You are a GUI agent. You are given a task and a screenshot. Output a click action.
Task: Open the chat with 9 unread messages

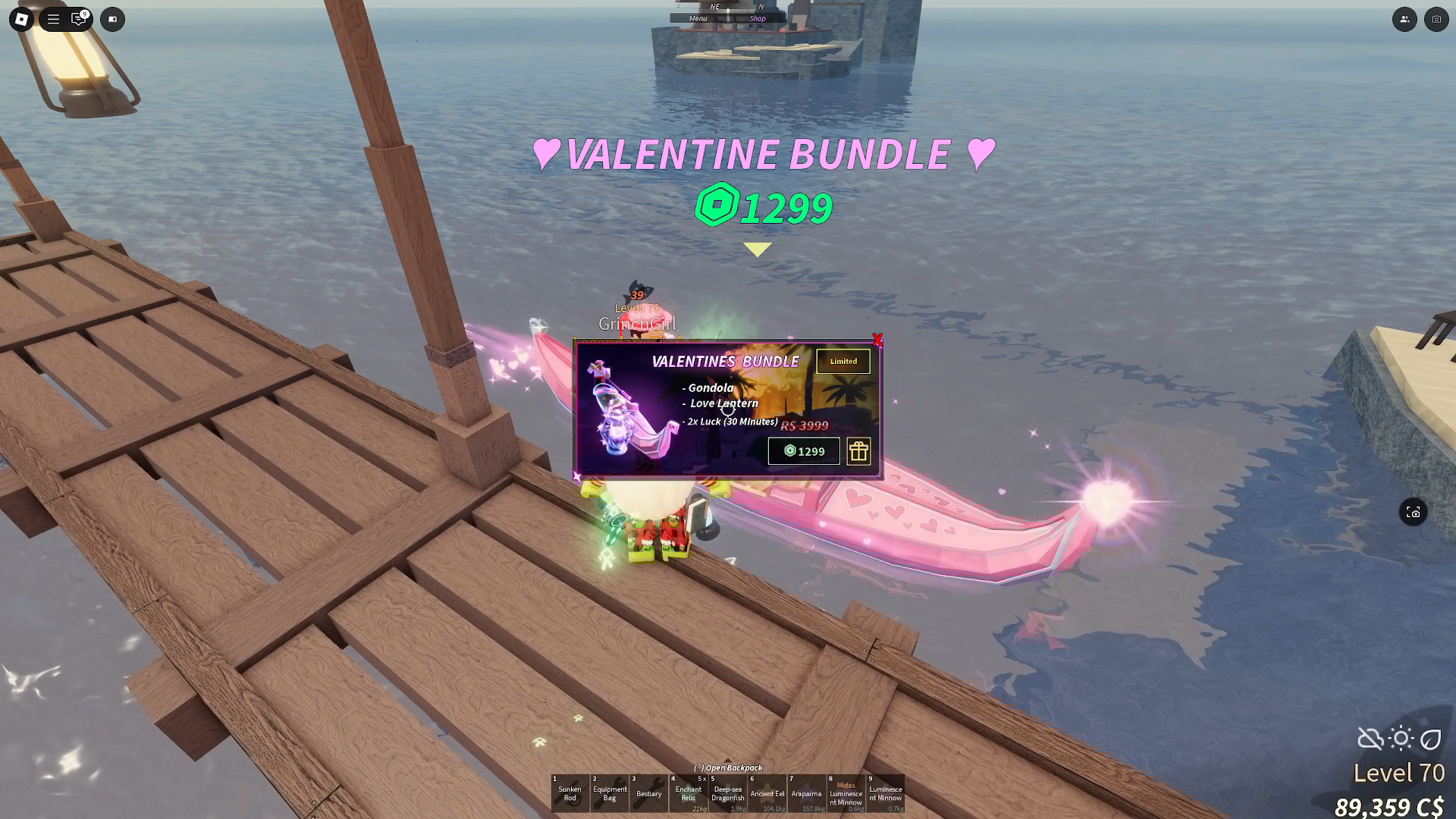pos(79,19)
